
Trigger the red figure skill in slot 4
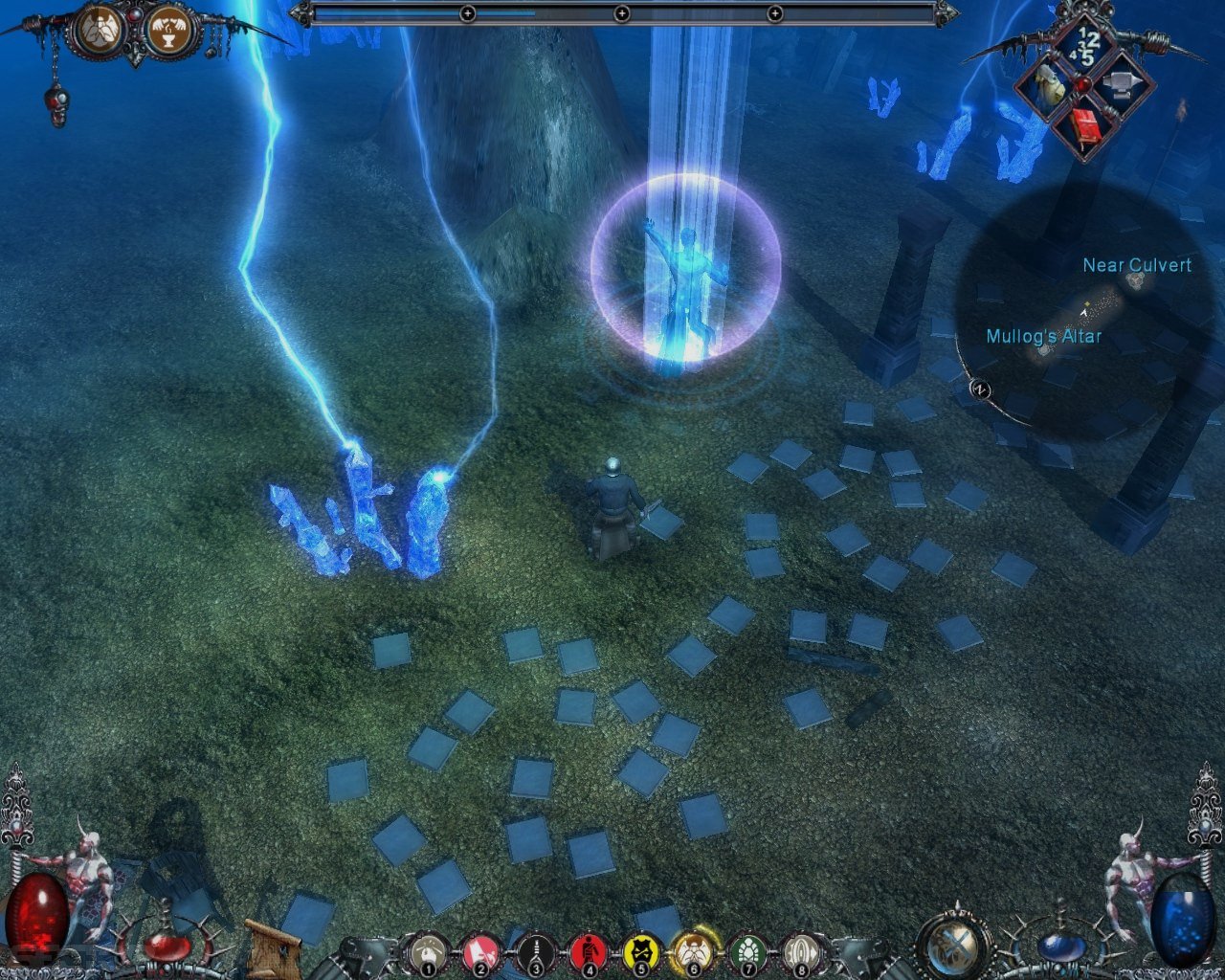click(587, 952)
